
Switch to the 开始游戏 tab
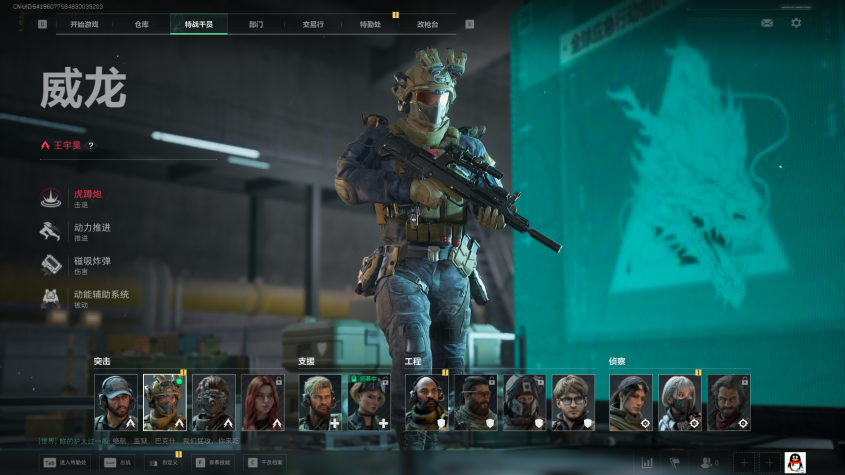(77, 24)
